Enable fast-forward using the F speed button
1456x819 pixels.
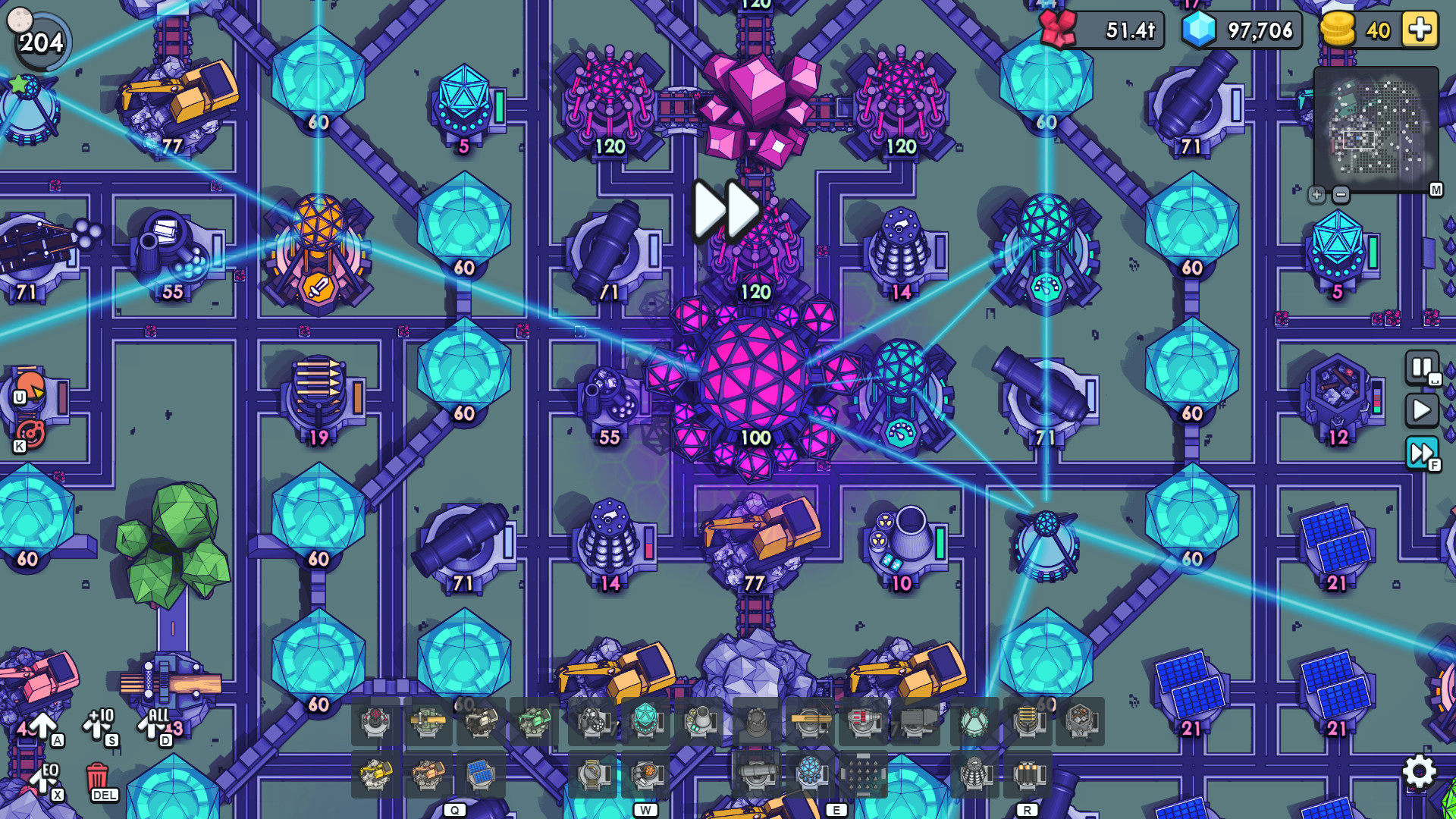click(1420, 453)
